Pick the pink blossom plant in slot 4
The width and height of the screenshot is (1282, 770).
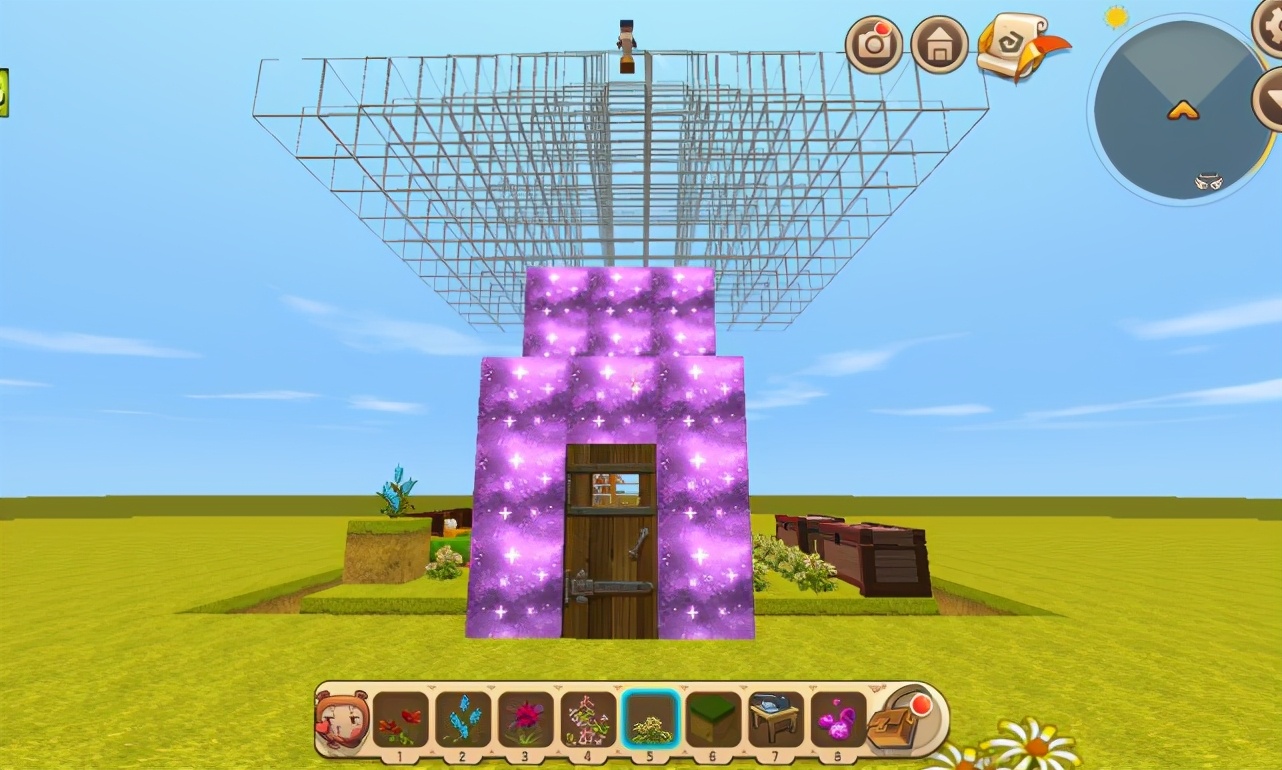pos(588,720)
